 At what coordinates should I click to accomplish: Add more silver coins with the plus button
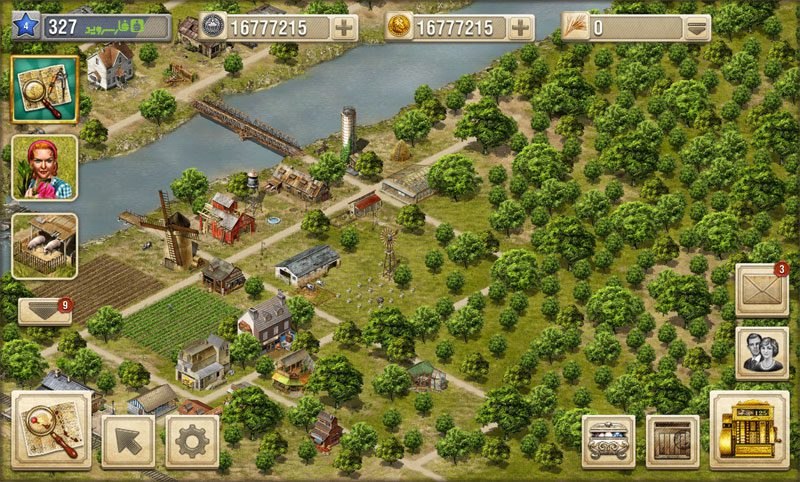(344, 27)
